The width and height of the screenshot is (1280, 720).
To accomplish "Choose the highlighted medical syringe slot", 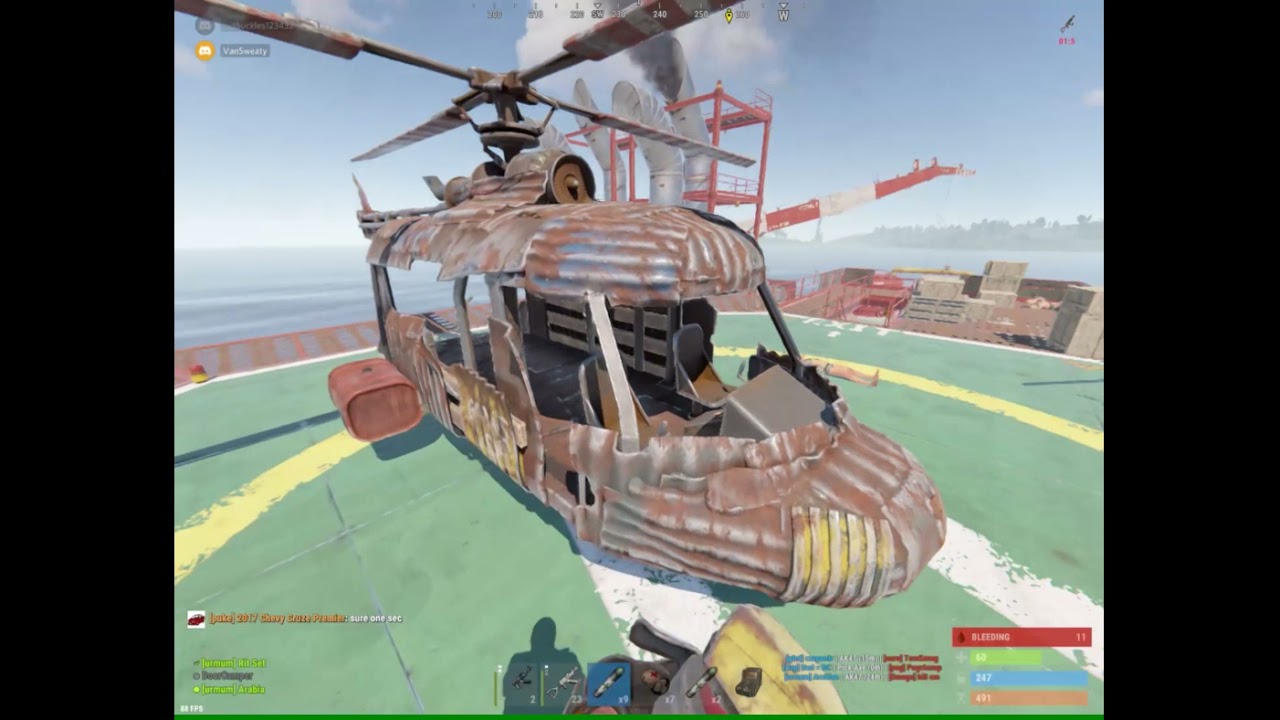I will (x=608, y=684).
